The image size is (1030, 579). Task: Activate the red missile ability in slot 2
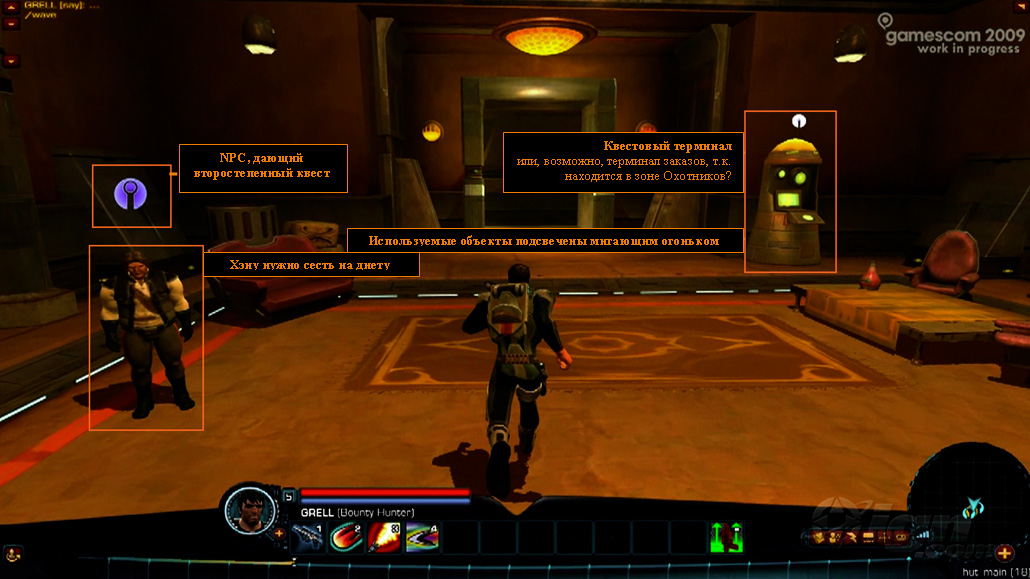pyautogui.click(x=348, y=537)
